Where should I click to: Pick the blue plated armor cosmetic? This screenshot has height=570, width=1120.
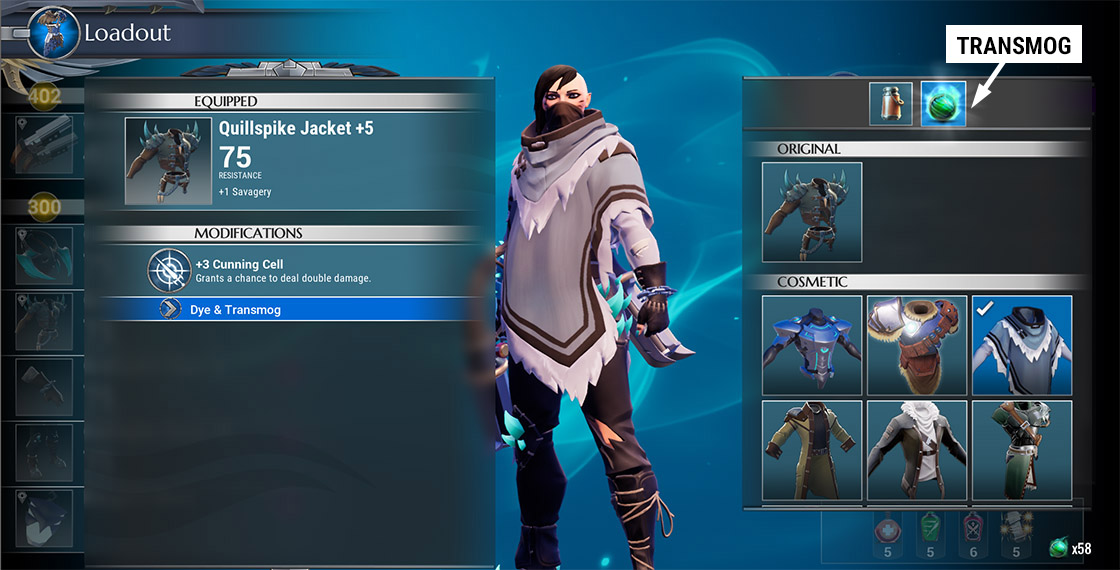(x=812, y=344)
